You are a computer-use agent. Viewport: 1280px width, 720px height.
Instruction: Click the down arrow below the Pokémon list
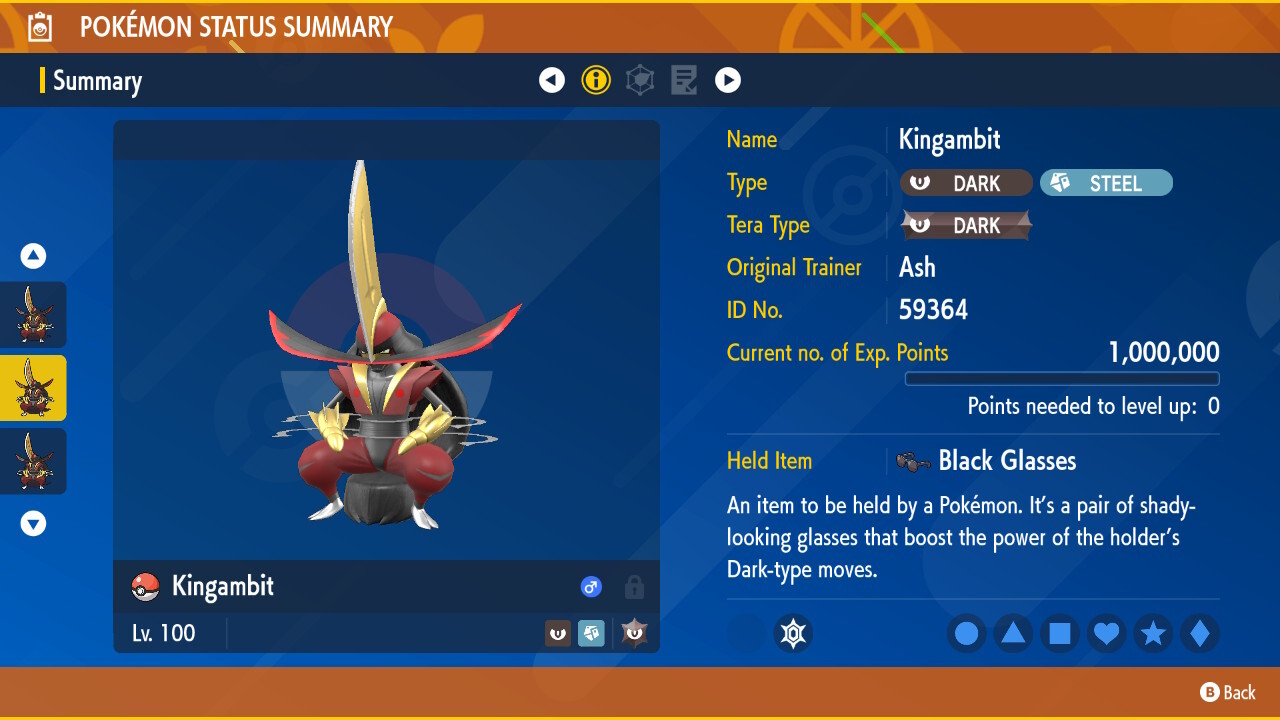[x=33, y=523]
